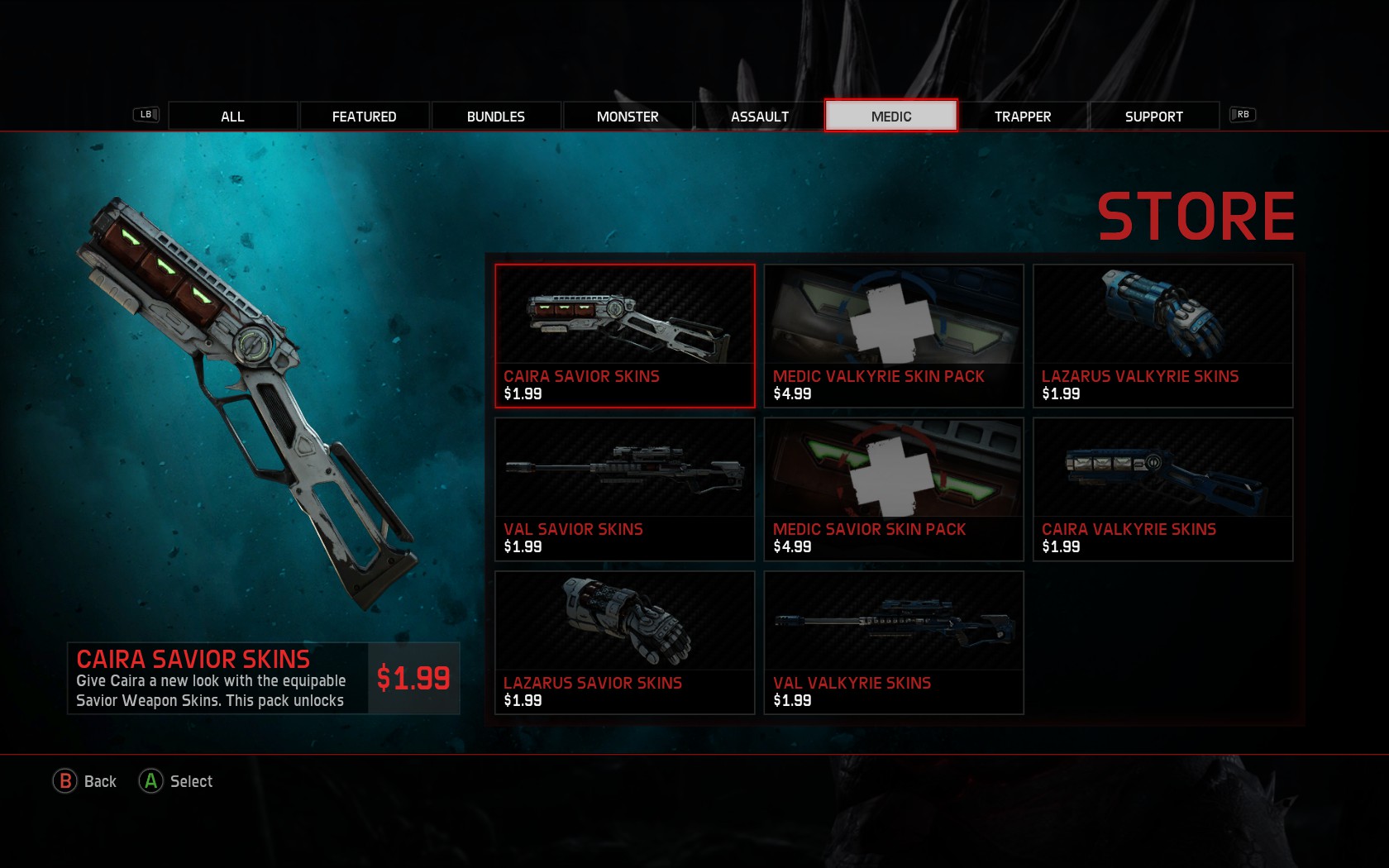The width and height of the screenshot is (1389, 868).
Task: Open the Caira Valkyrie Skins item
Action: 1162,488
